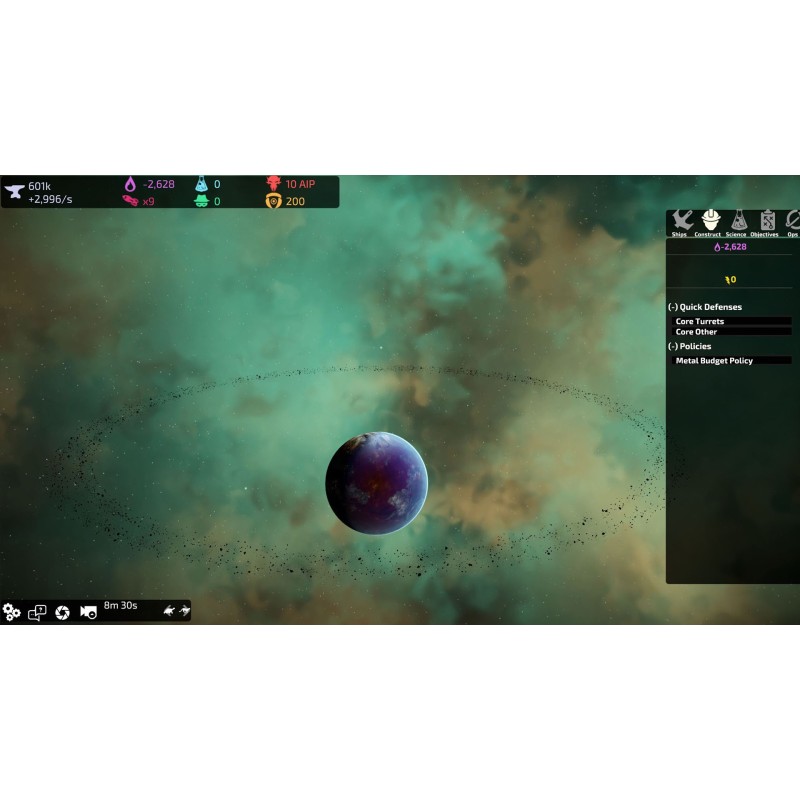Viewport: 800px width, 800px height.
Task: Open the Ships tab
Action: [680, 223]
